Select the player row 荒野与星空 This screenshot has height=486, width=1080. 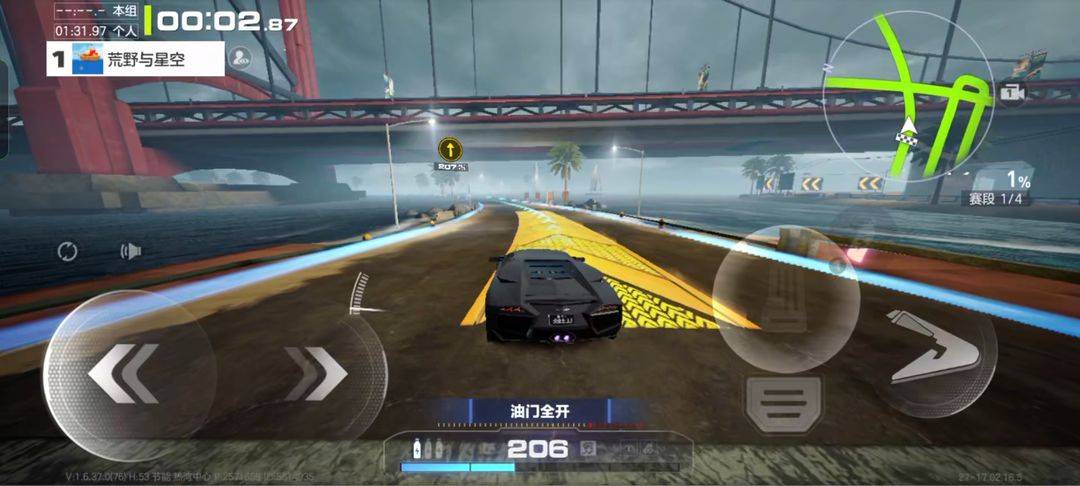click(x=136, y=59)
